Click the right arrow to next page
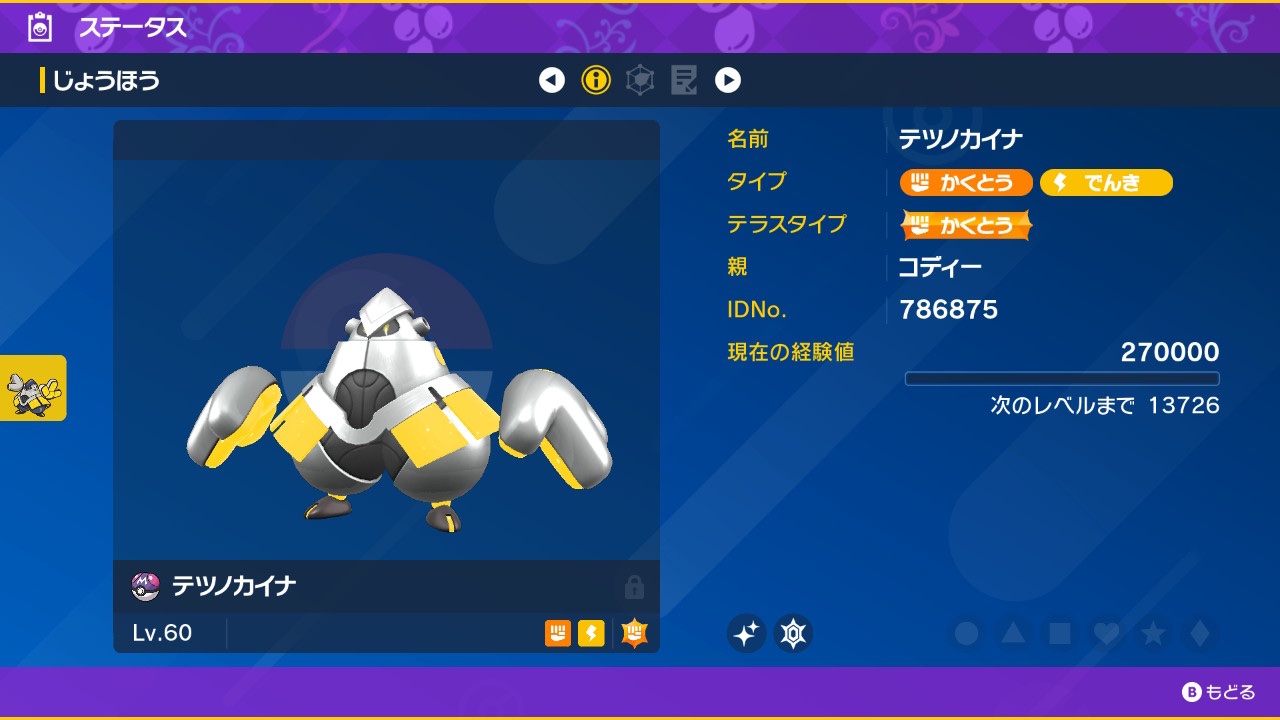The width and height of the screenshot is (1280, 720). click(729, 80)
